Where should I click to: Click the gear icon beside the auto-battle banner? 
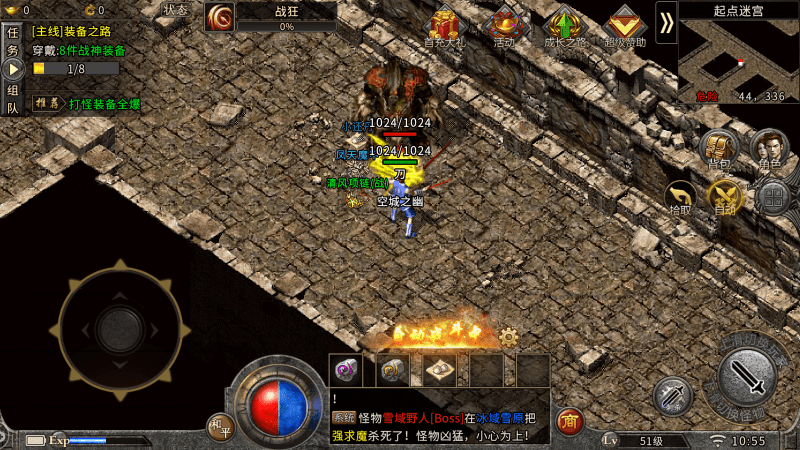[x=508, y=337]
